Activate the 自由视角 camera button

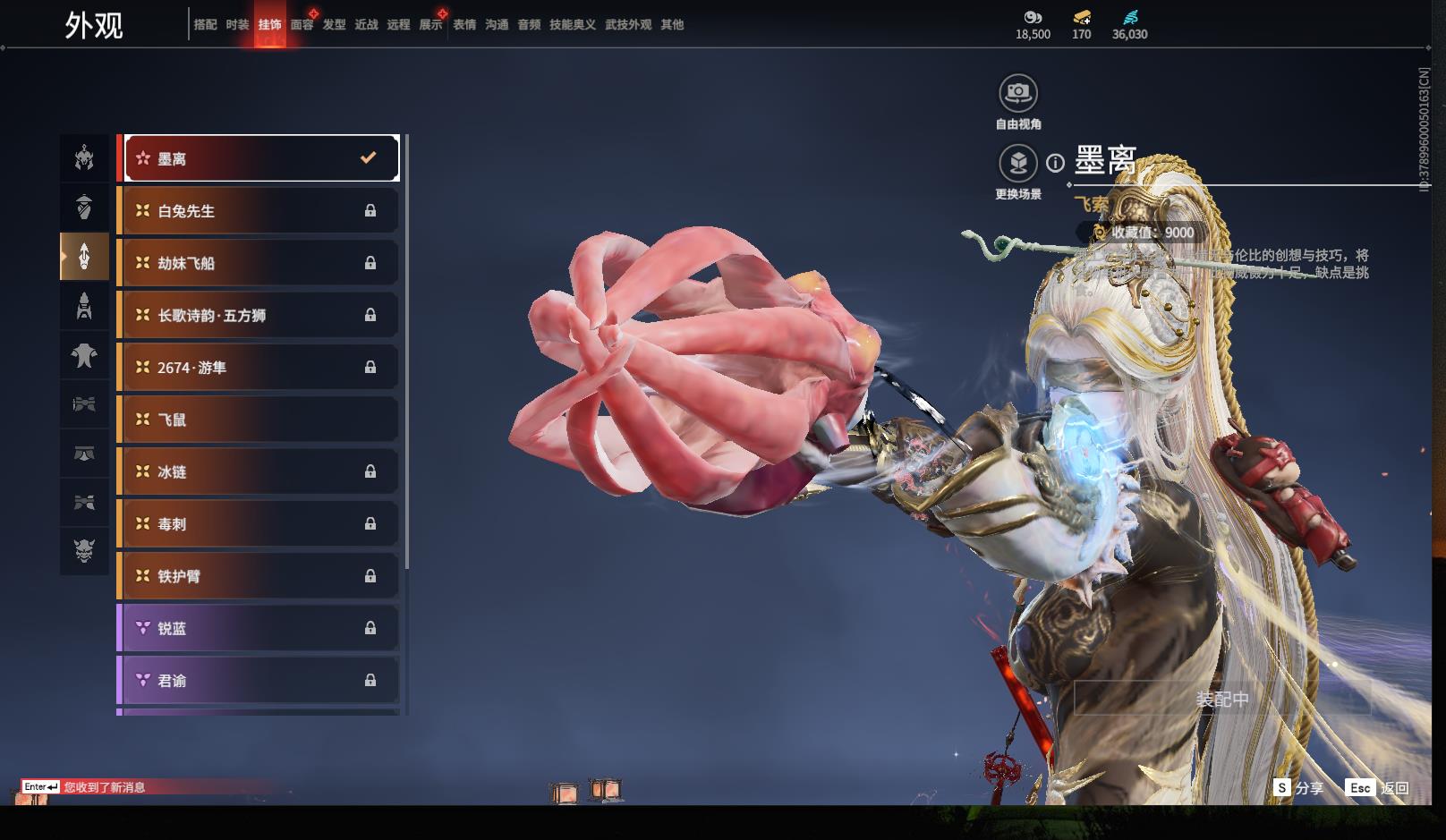pyautogui.click(x=1017, y=93)
